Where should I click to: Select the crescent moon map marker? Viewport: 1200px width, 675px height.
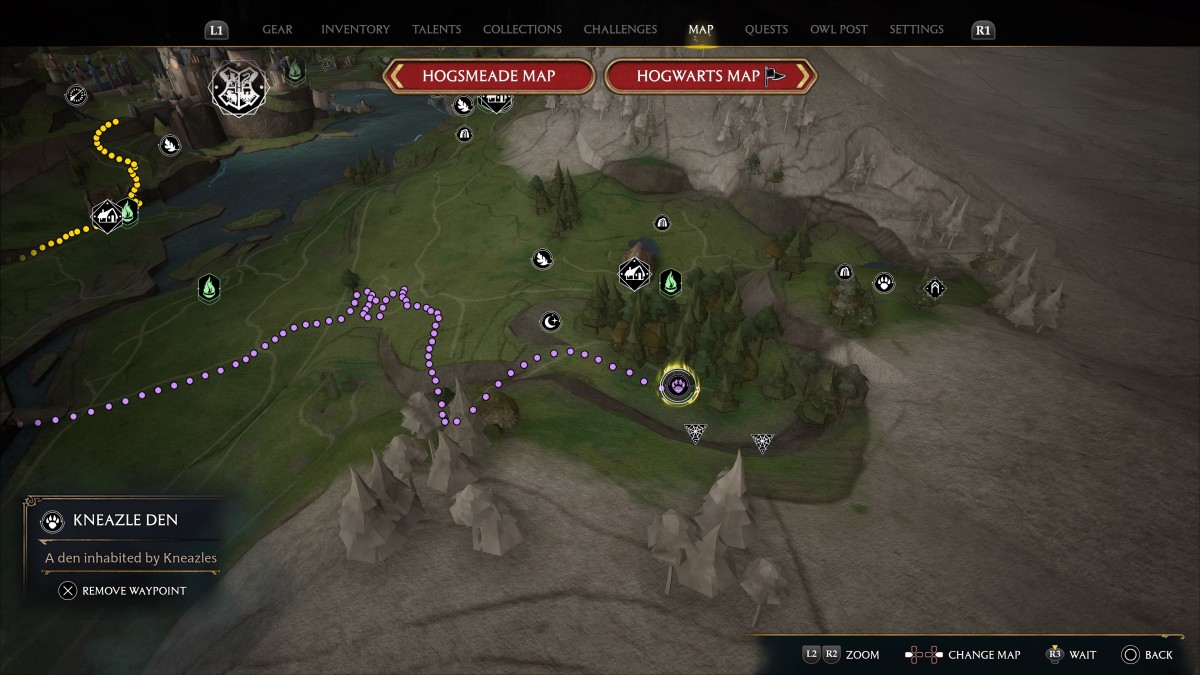[550, 321]
